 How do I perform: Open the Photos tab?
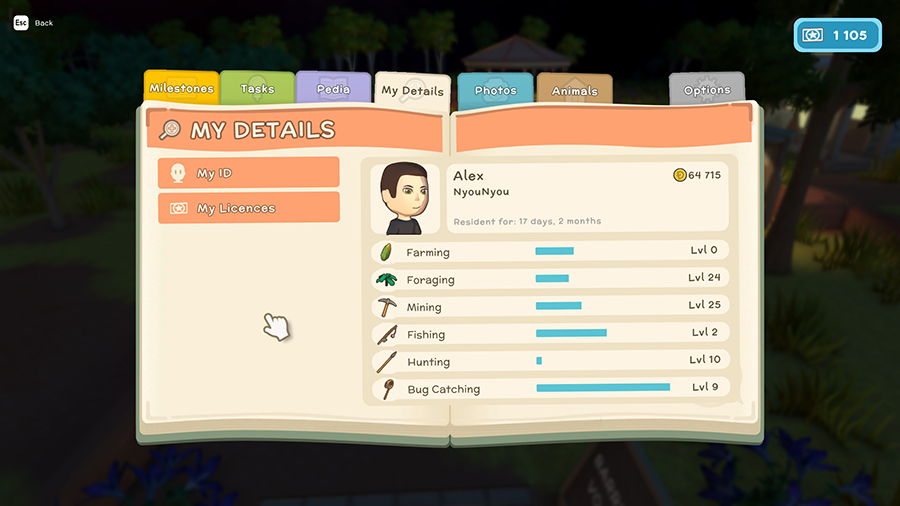pos(496,90)
